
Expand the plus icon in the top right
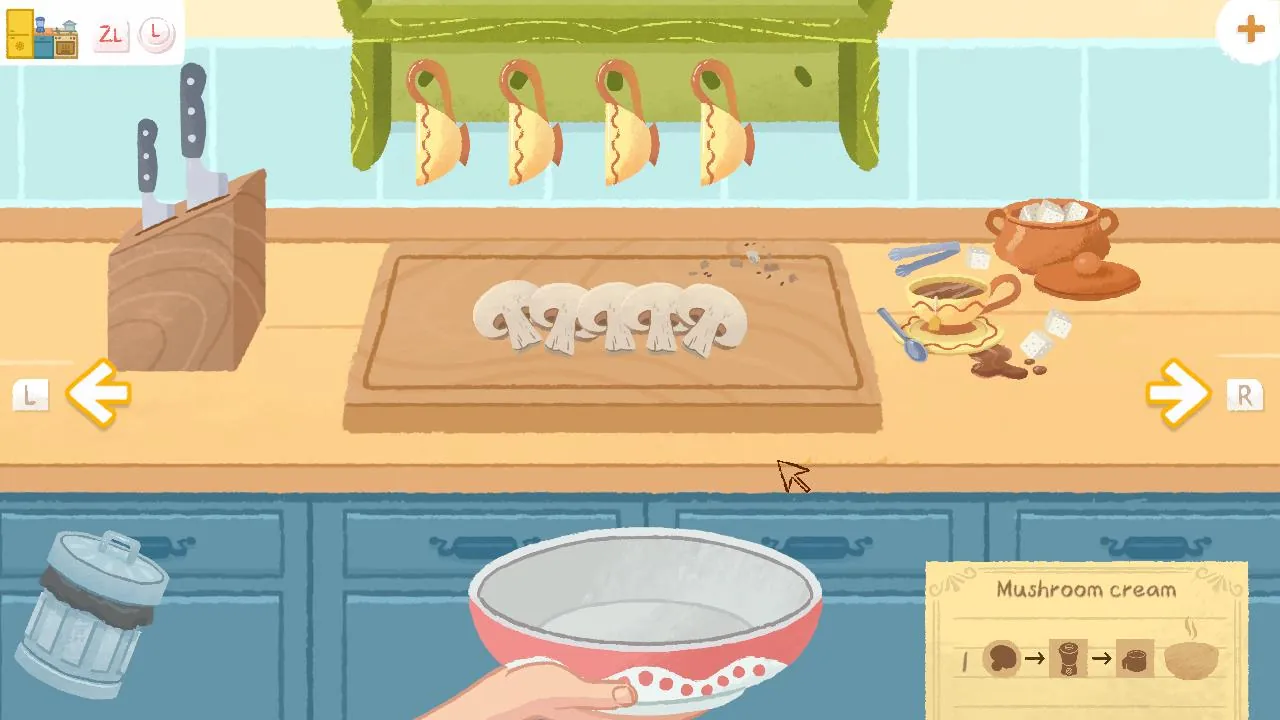point(1249,29)
